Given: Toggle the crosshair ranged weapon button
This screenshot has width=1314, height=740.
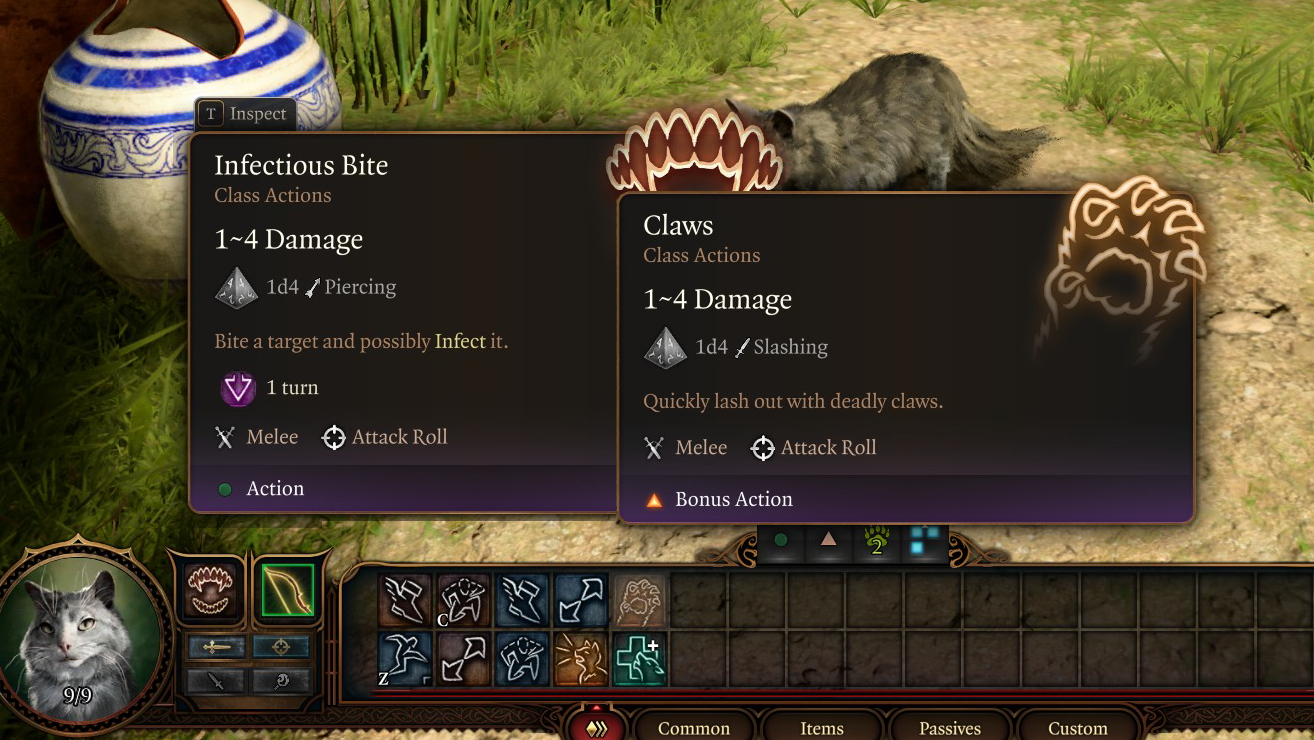Looking at the screenshot, I should 281,648.
